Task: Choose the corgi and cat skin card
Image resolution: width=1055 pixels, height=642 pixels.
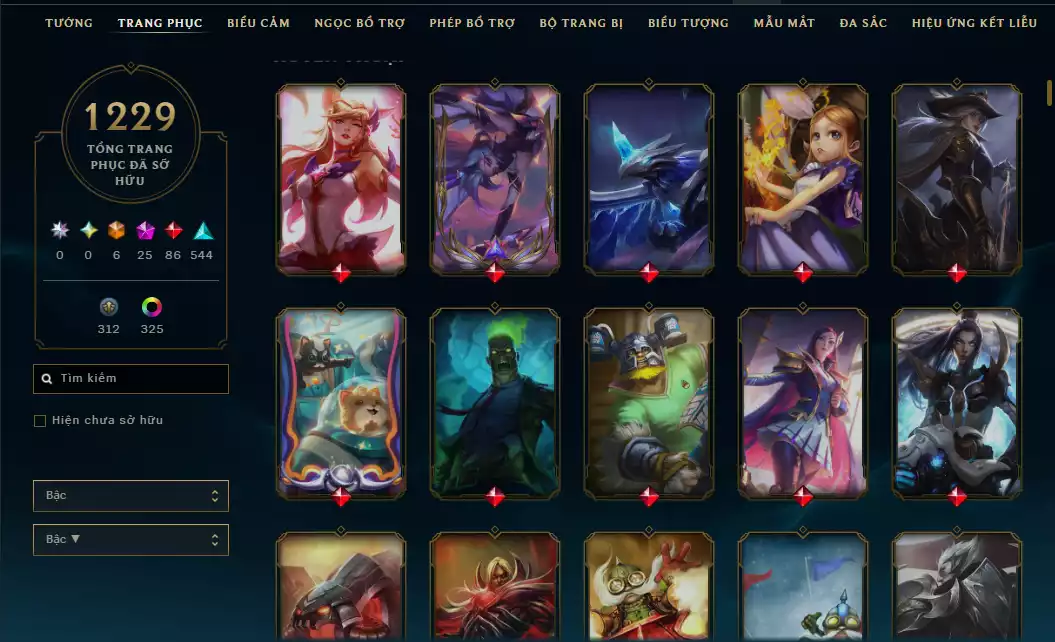Action: (341, 400)
